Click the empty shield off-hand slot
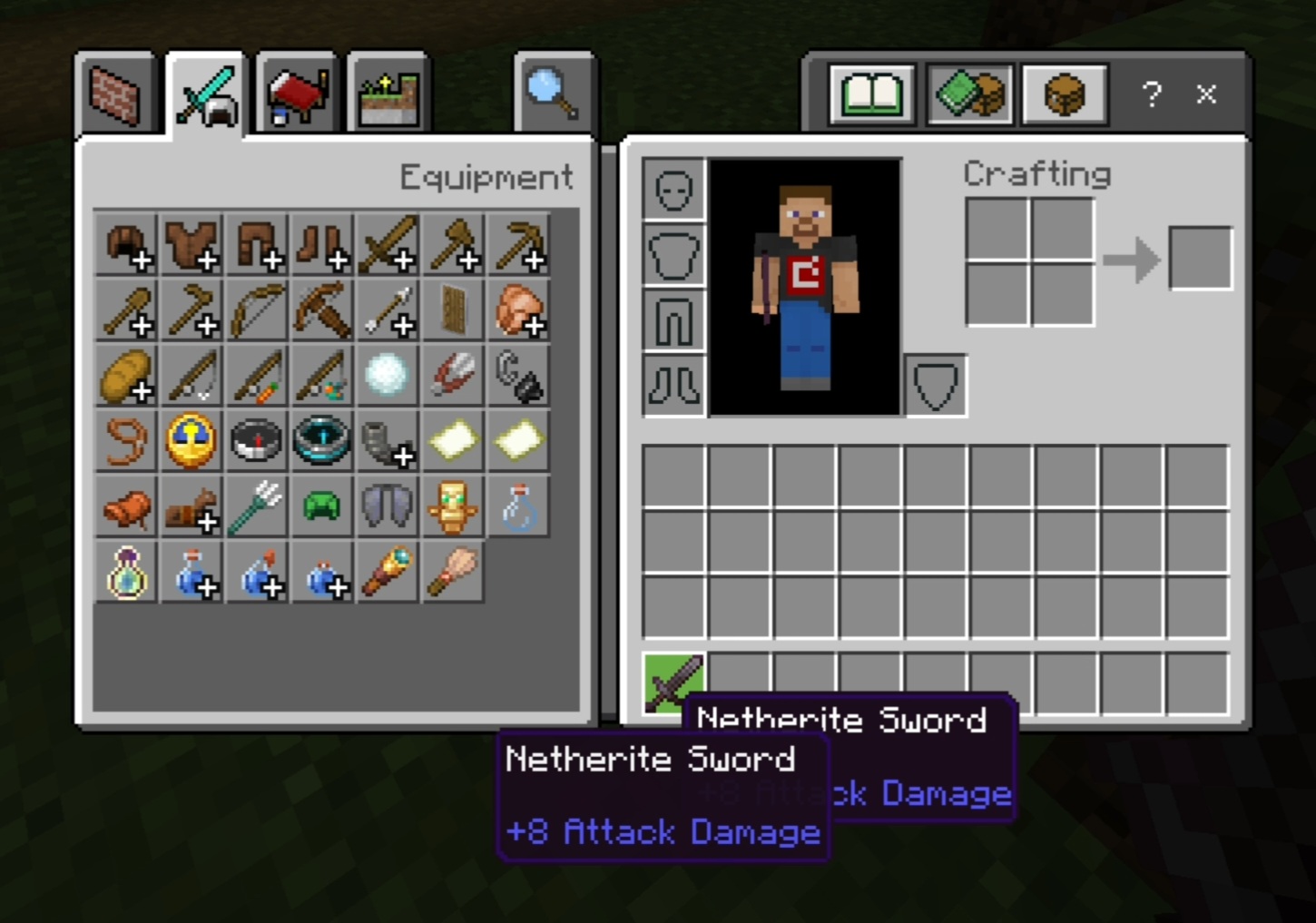Image resolution: width=1316 pixels, height=923 pixels. tap(936, 386)
